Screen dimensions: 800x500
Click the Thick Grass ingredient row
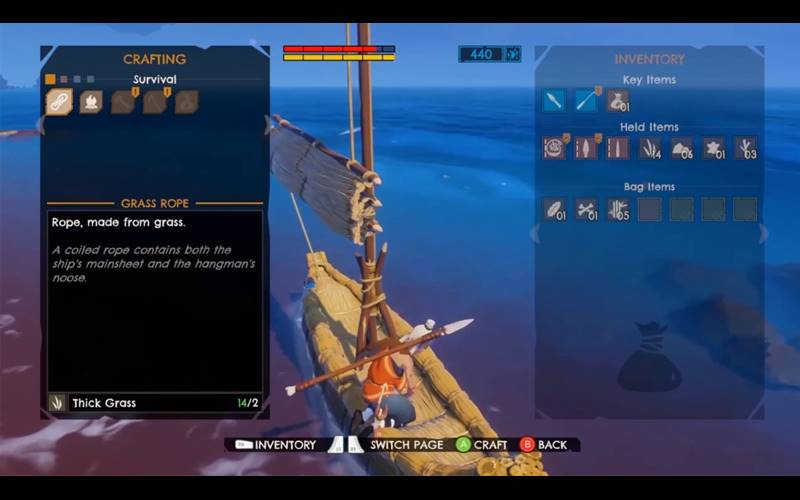(155, 403)
